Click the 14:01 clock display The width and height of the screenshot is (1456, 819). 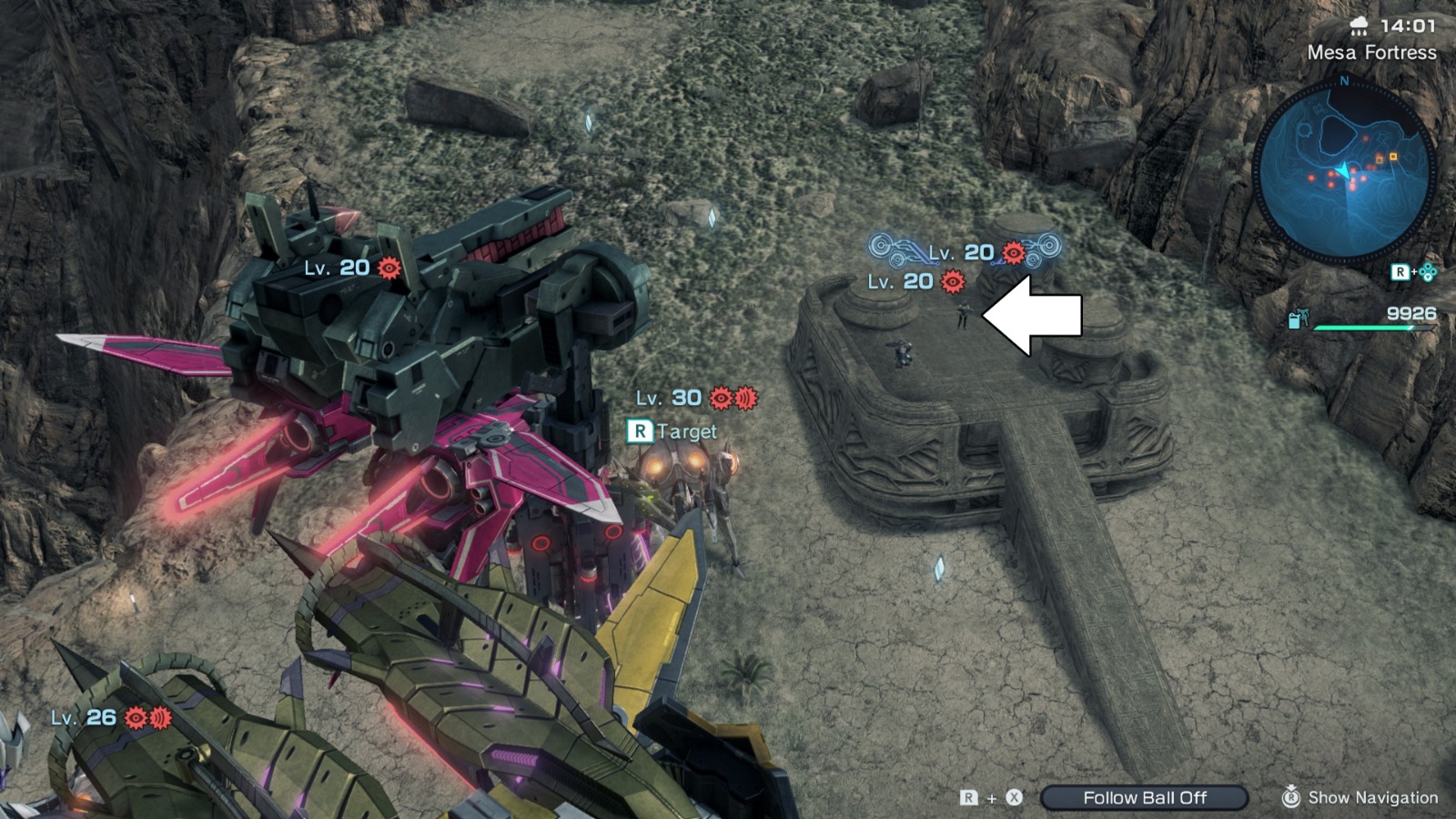[1410, 24]
